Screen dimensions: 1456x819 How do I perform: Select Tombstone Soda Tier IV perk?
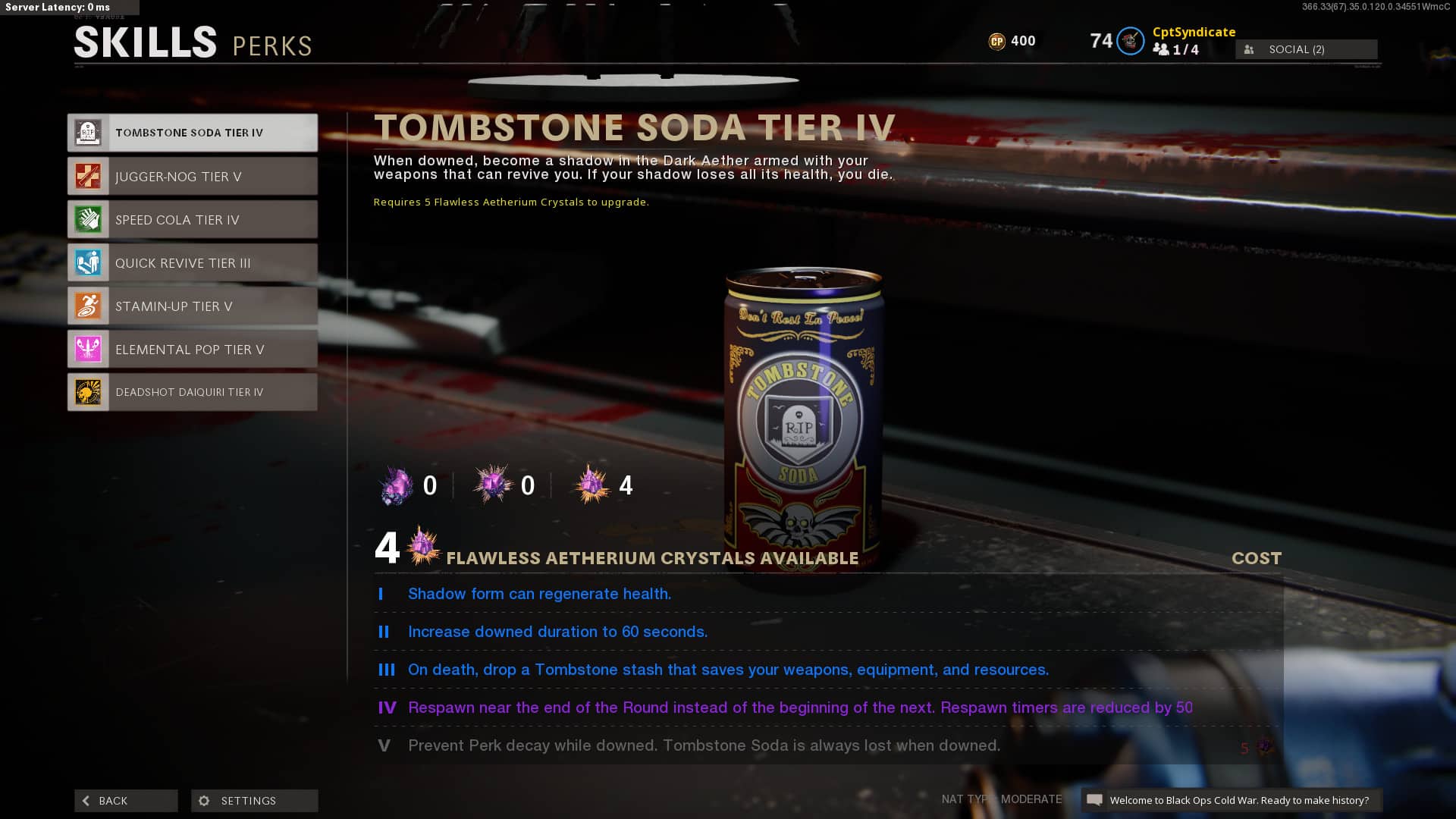point(193,133)
